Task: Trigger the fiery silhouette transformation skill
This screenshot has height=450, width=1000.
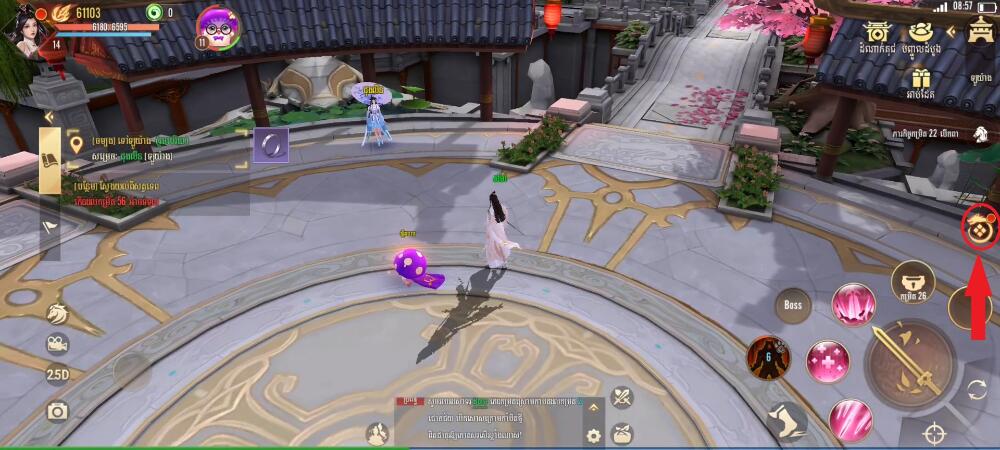Action: tap(768, 358)
